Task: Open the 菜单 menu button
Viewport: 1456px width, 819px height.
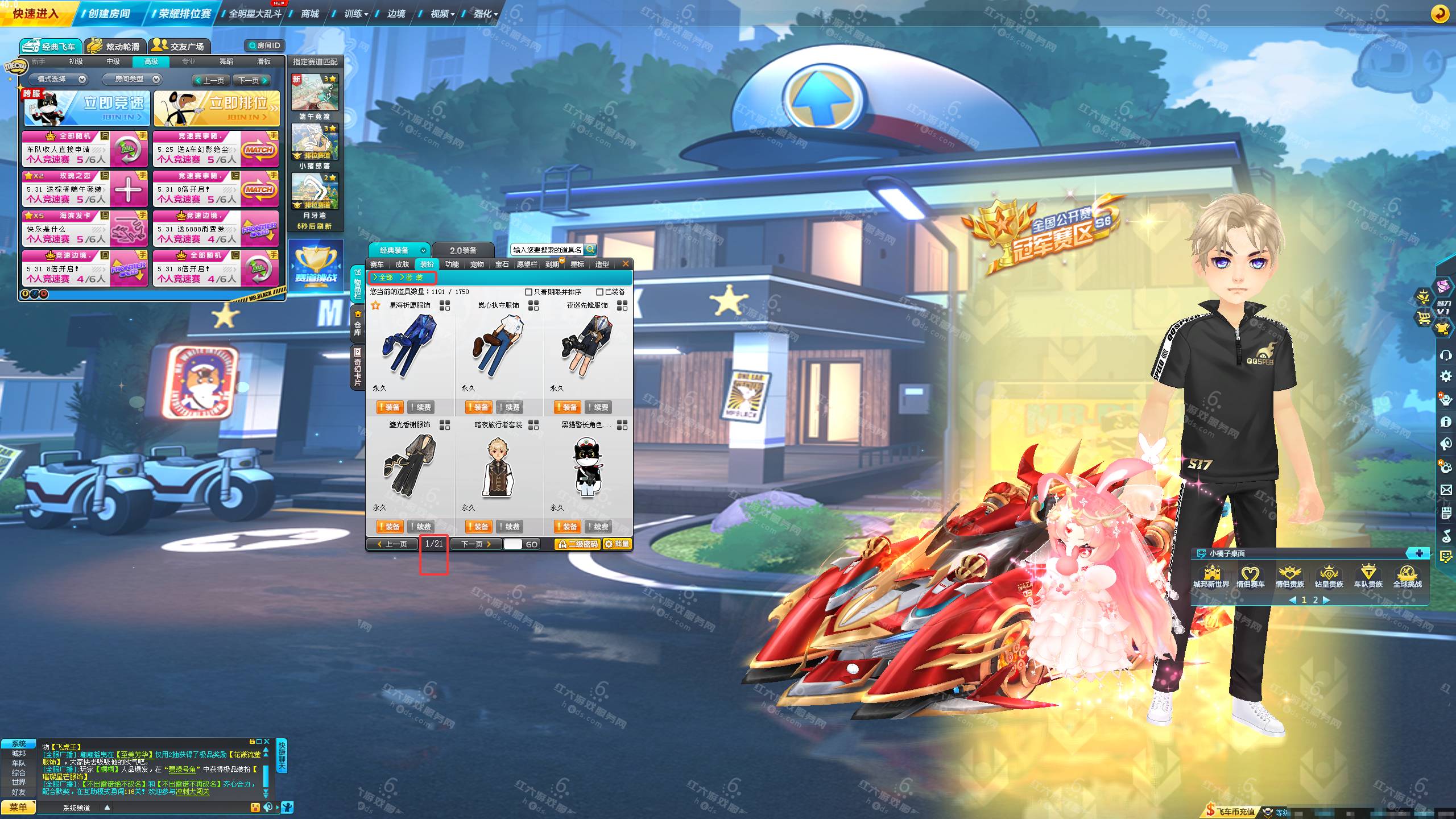Action: (18, 808)
